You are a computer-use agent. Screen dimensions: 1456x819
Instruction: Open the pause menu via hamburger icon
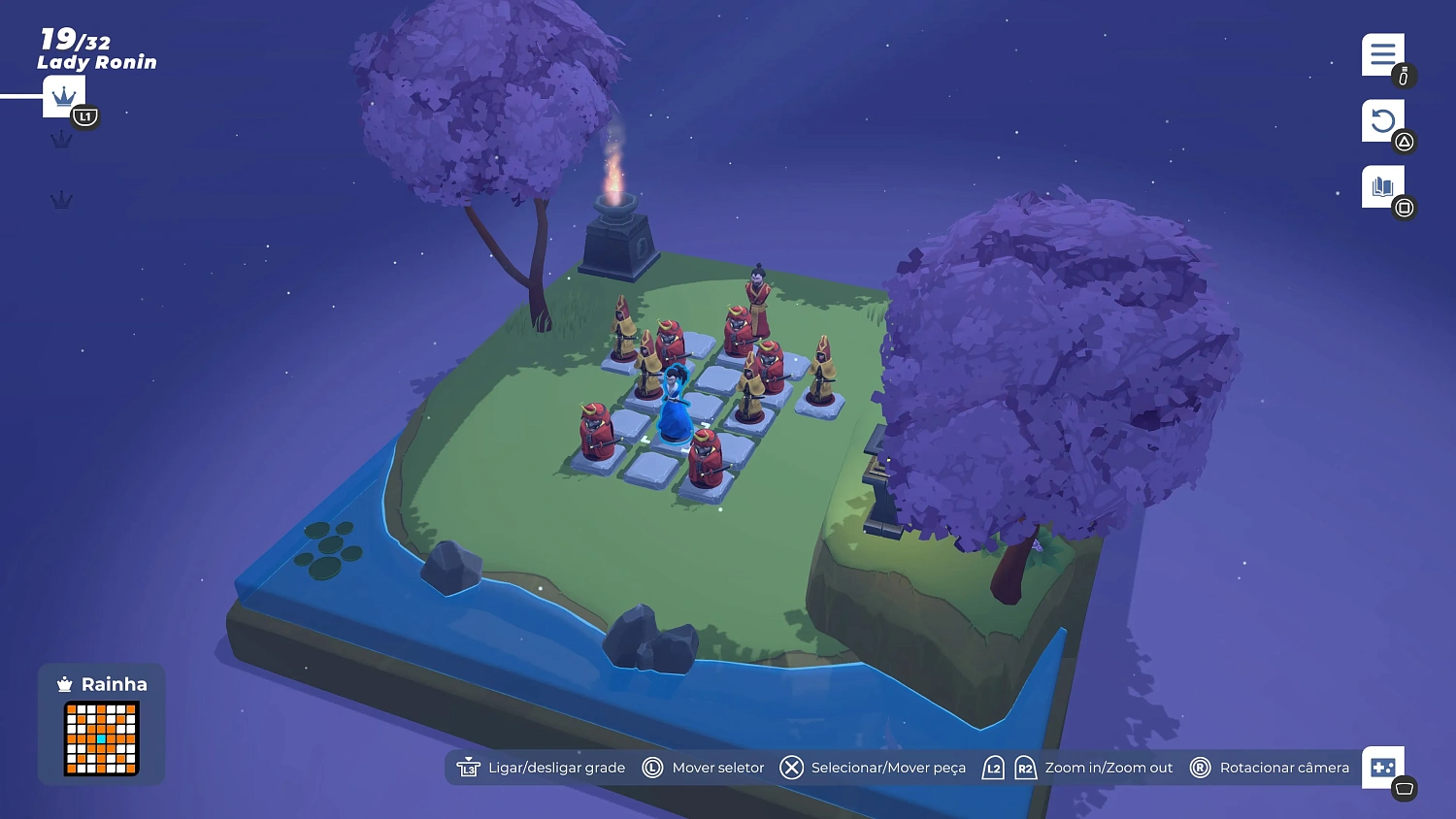[1382, 54]
